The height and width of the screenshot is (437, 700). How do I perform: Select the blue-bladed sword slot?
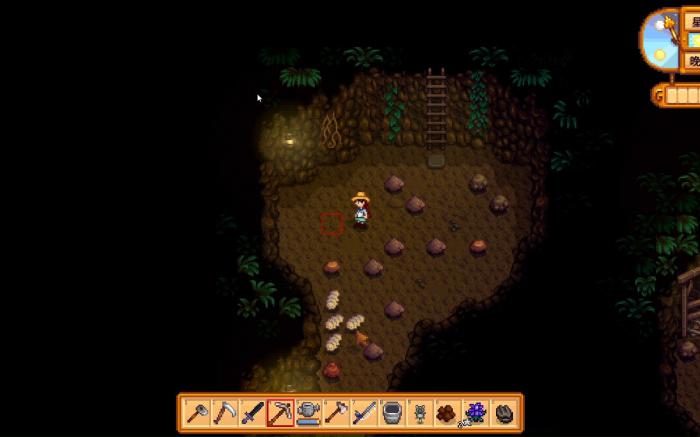[x=365, y=412]
